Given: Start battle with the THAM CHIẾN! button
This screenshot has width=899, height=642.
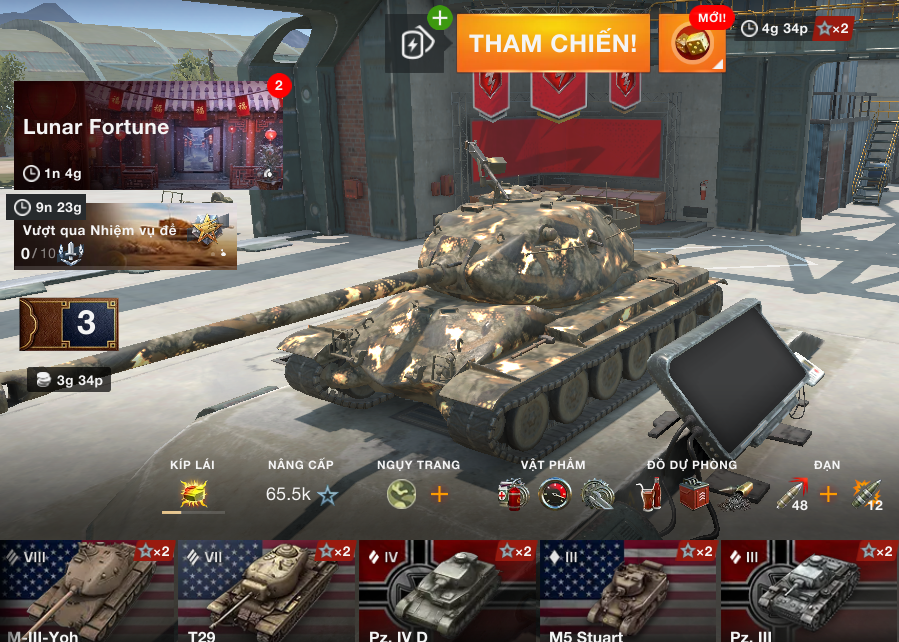Looking at the screenshot, I should [x=553, y=43].
